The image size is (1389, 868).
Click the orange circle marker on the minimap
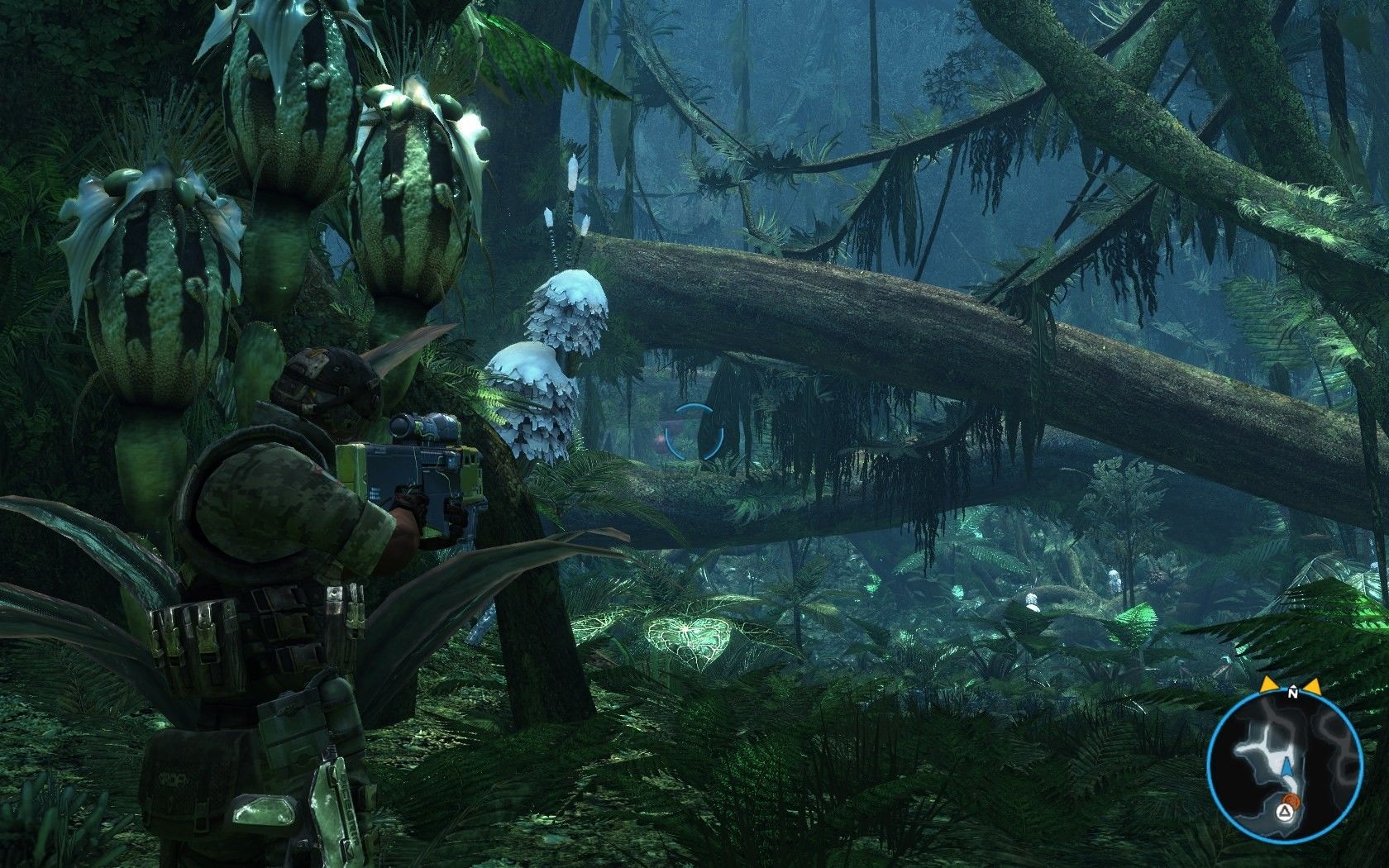click(1293, 801)
